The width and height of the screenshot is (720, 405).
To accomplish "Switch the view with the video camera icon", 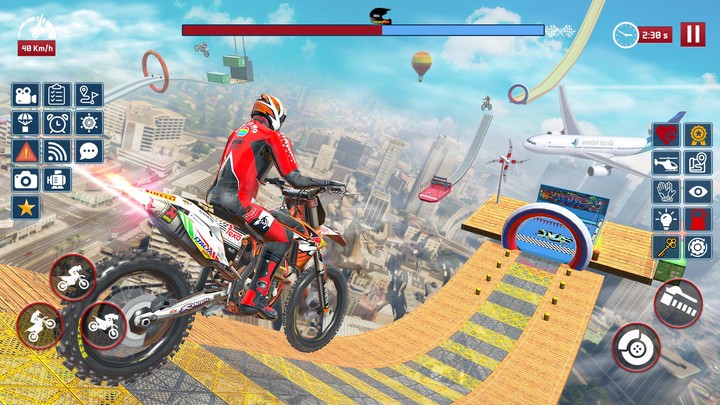I will [x=26, y=95].
